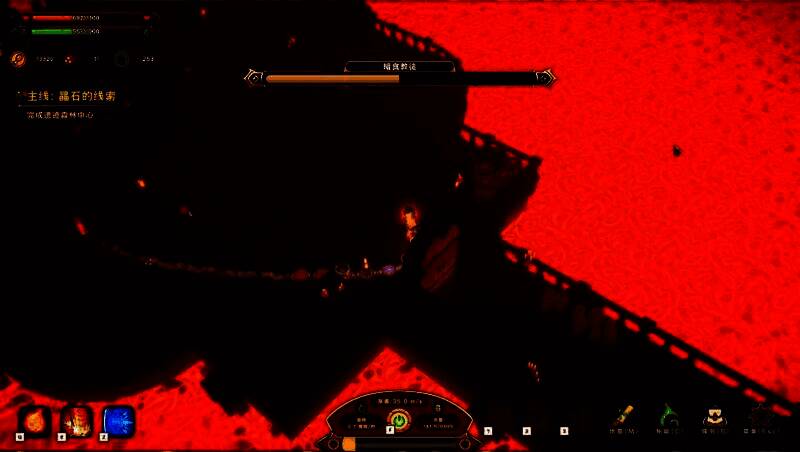Screen dimensions: 800x452
Task: Open the menu with the green hook icon
Action: coord(667,416)
